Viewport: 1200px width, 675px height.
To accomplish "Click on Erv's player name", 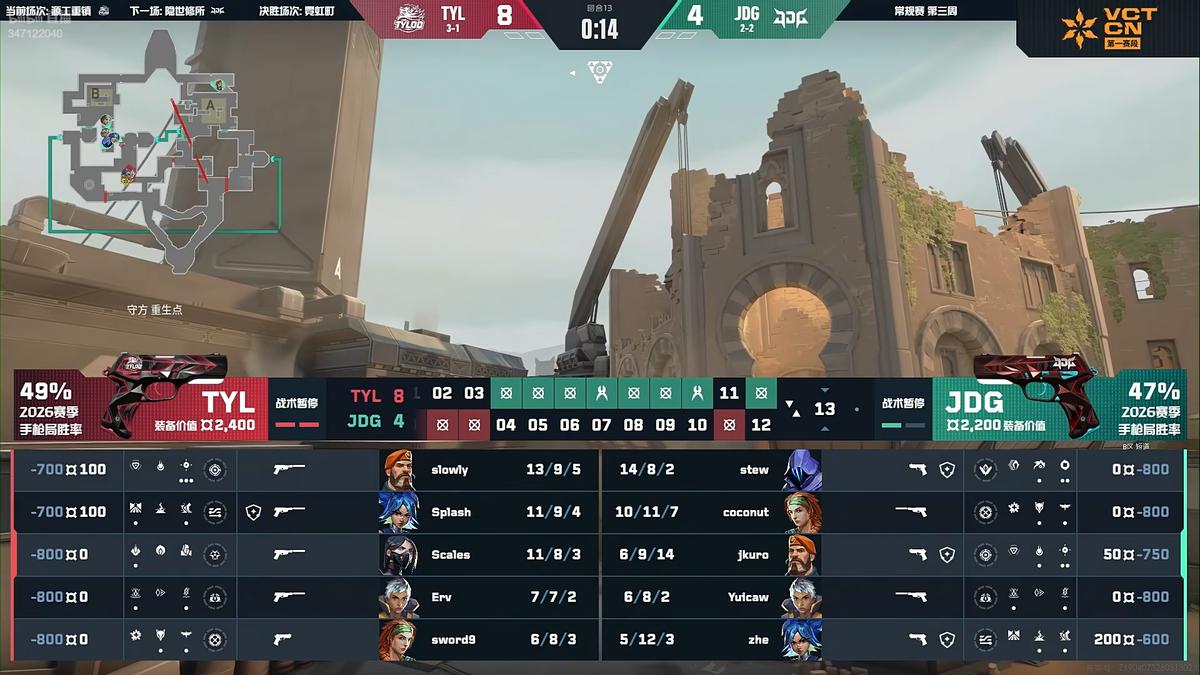I will click(442, 597).
